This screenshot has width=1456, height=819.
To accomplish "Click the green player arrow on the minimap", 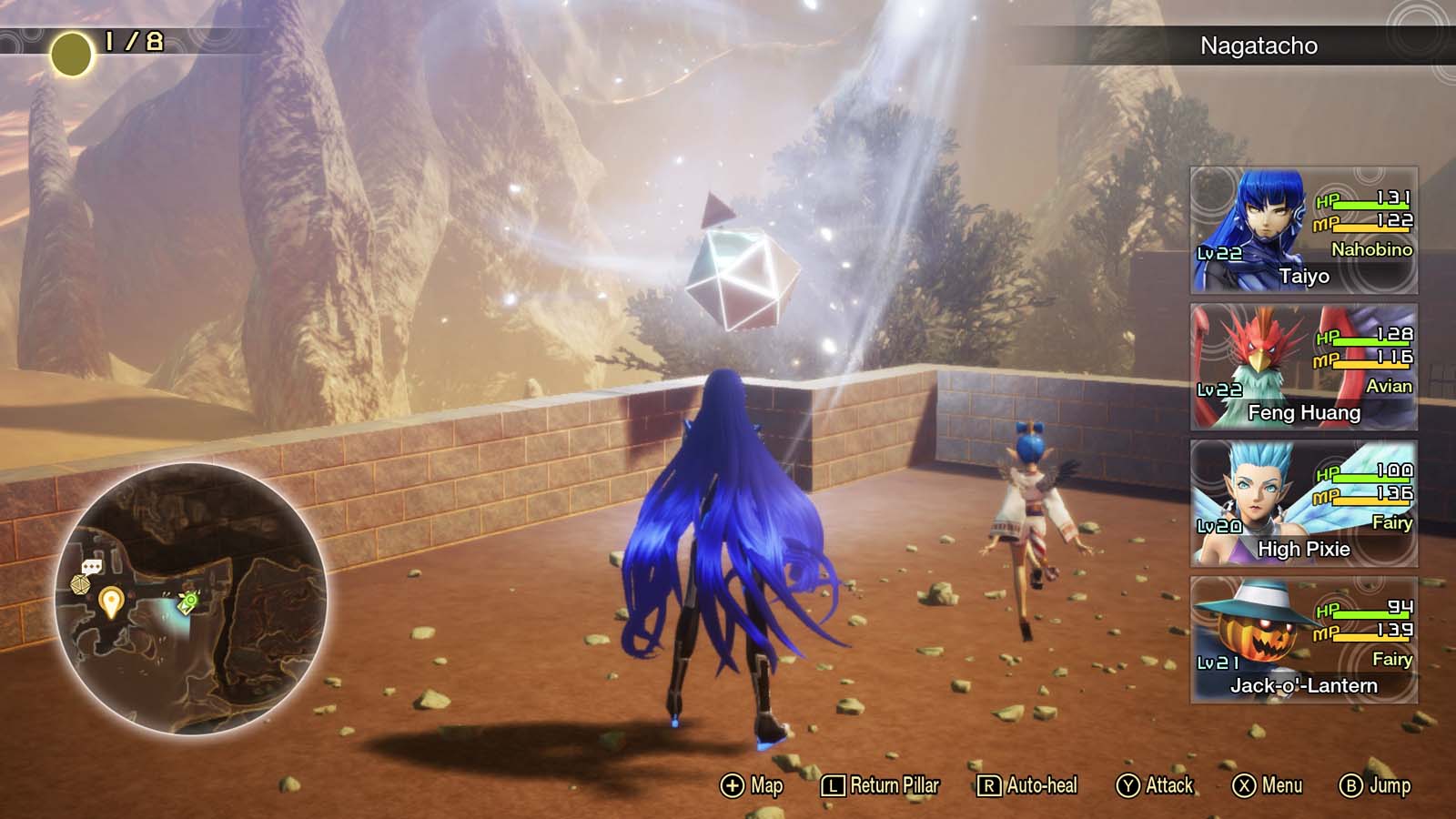I will (x=187, y=602).
